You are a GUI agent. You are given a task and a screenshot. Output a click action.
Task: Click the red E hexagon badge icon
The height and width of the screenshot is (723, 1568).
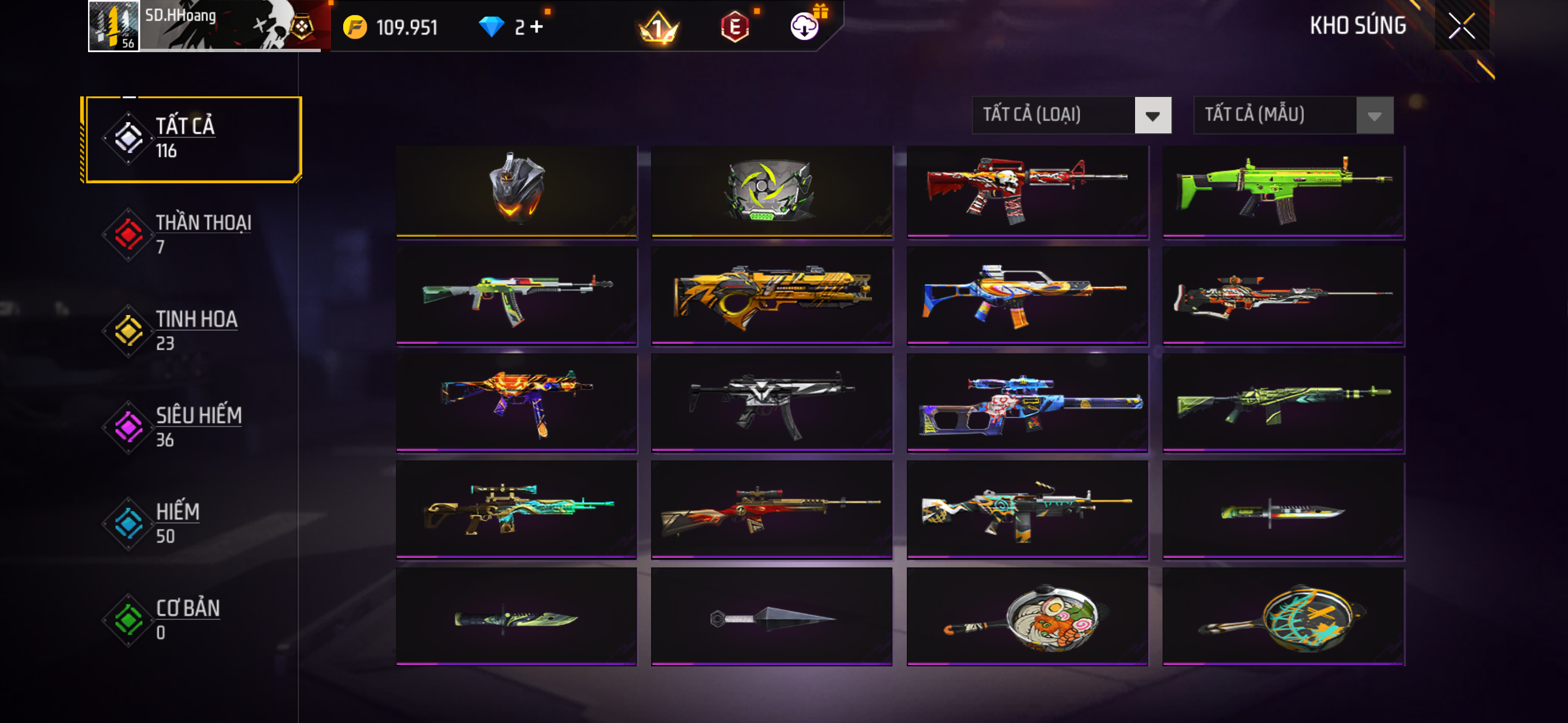click(735, 27)
